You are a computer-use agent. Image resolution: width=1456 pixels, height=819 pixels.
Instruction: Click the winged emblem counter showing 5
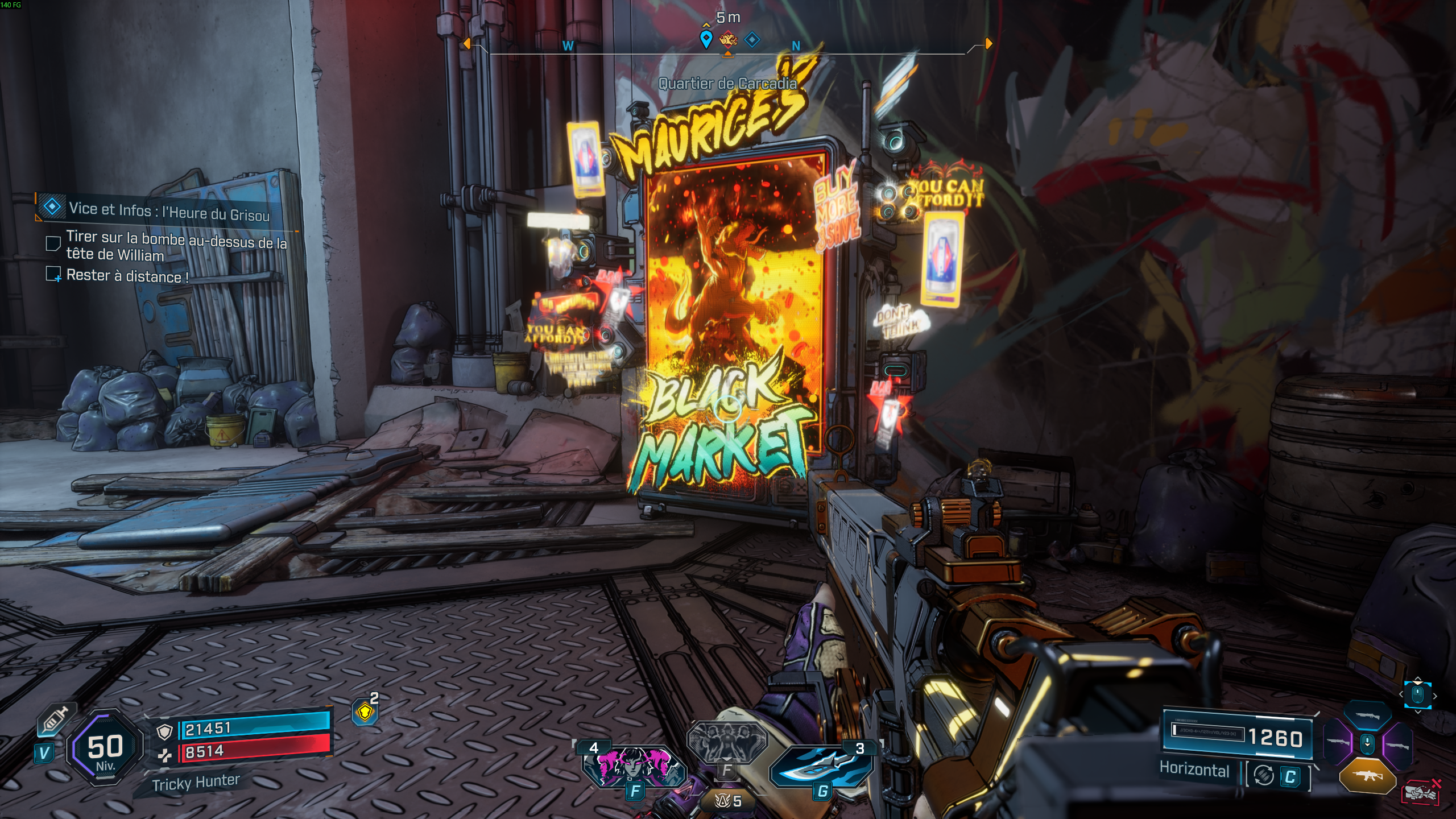tap(728, 801)
